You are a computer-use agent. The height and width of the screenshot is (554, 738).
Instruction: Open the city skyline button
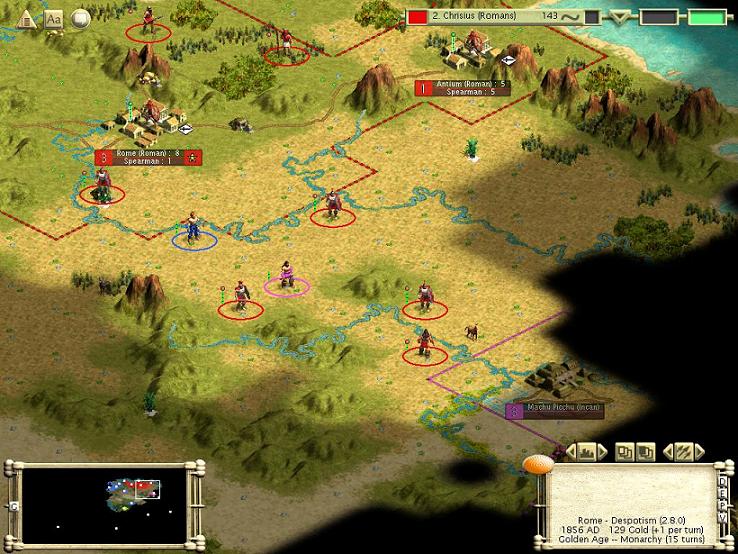[588, 452]
